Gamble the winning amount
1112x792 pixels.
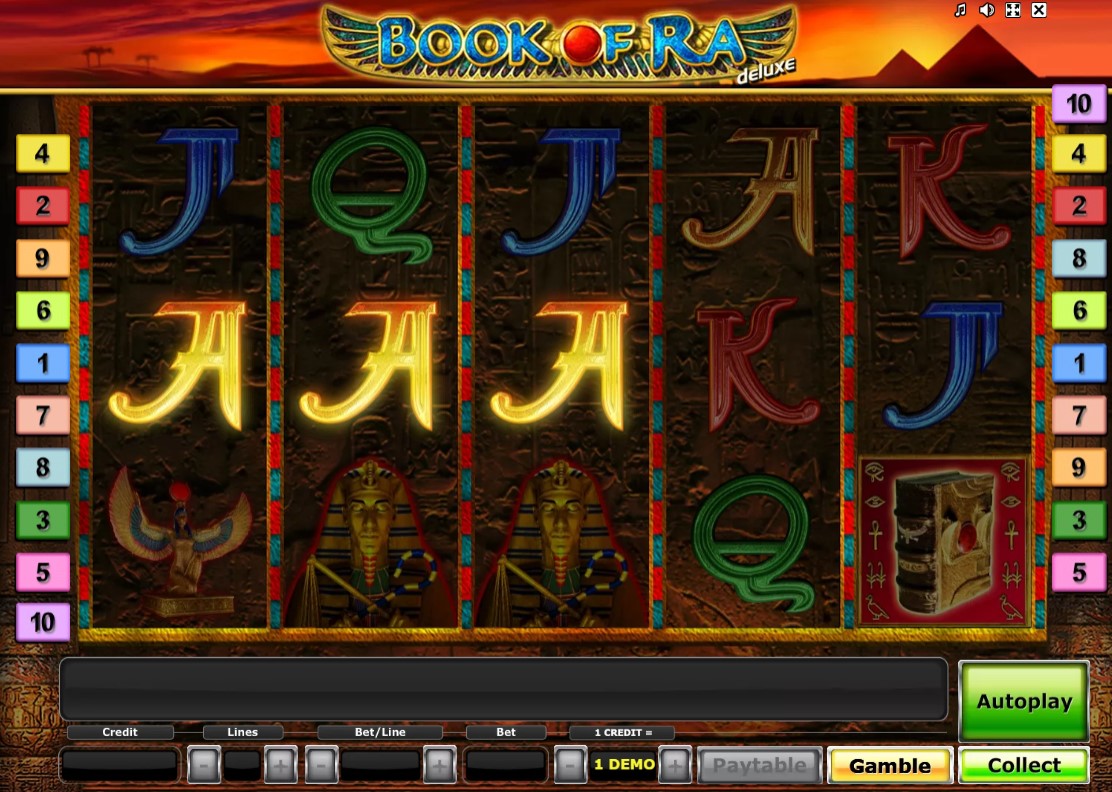pyautogui.click(x=889, y=766)
